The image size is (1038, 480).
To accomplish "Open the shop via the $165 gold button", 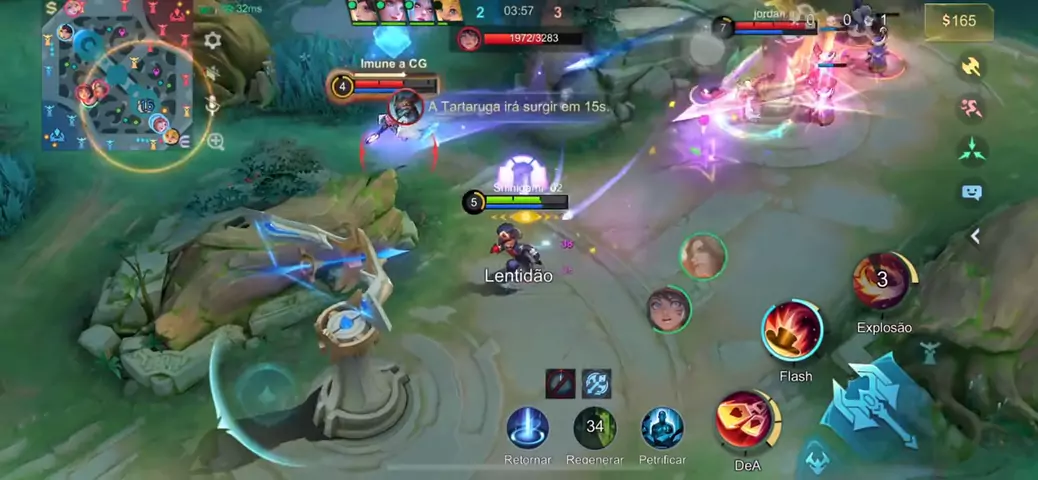I will pos(958,21).
